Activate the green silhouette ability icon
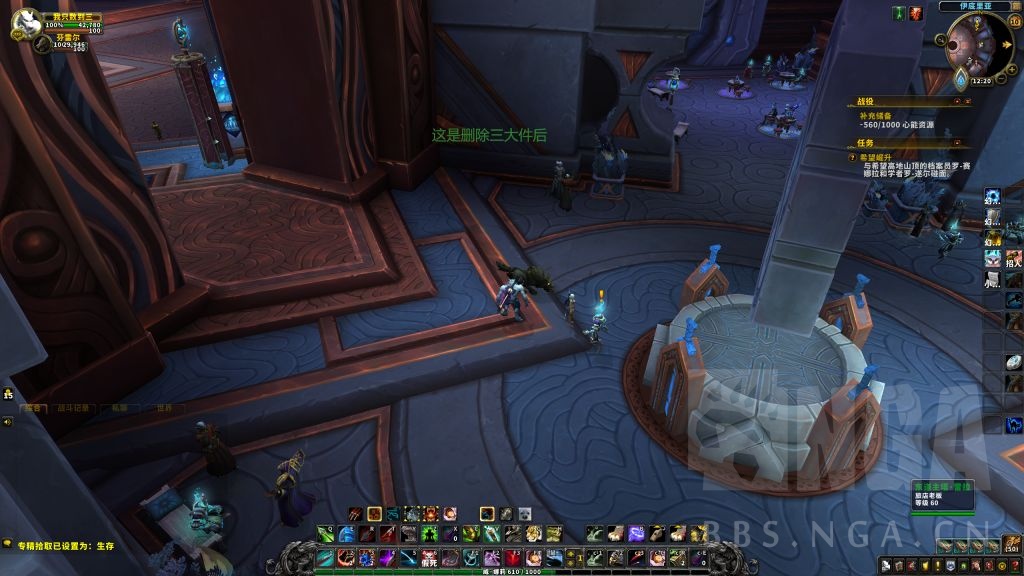The height and width of the screenshot is (576, 1024). pyautogui.click(x=431, y=534)
